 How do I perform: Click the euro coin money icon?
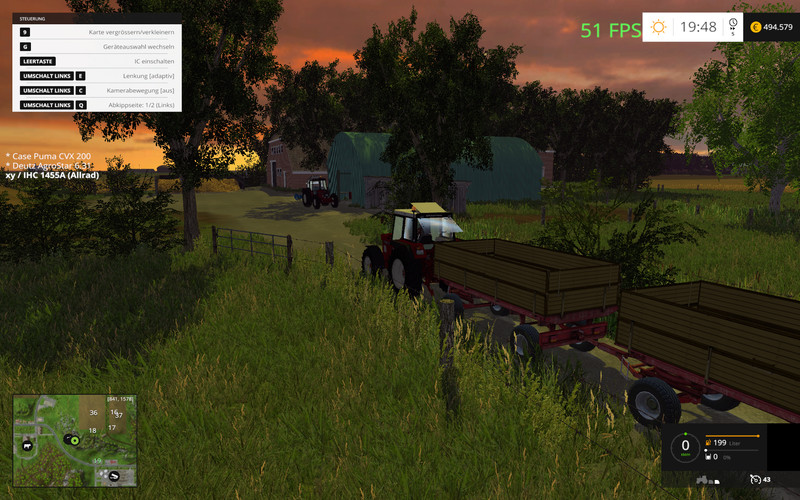[x=755, y=27]
